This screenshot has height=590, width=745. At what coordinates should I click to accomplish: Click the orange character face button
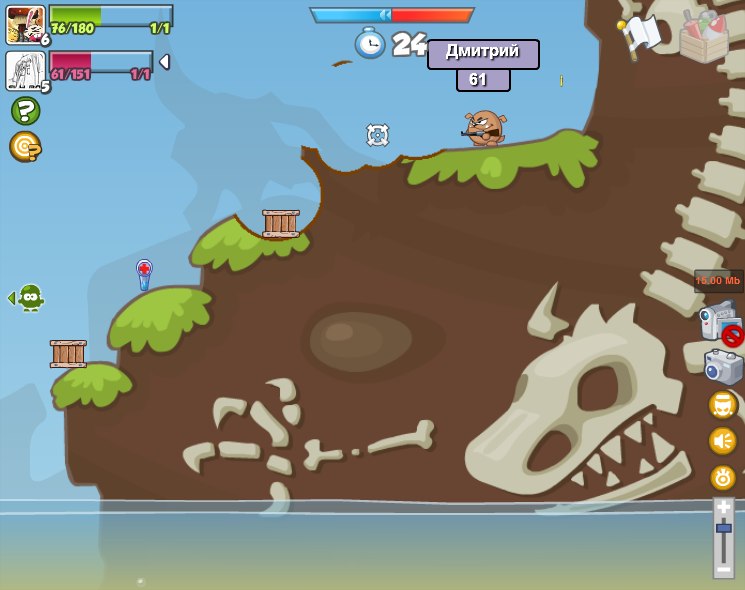(x=723, y=405)
